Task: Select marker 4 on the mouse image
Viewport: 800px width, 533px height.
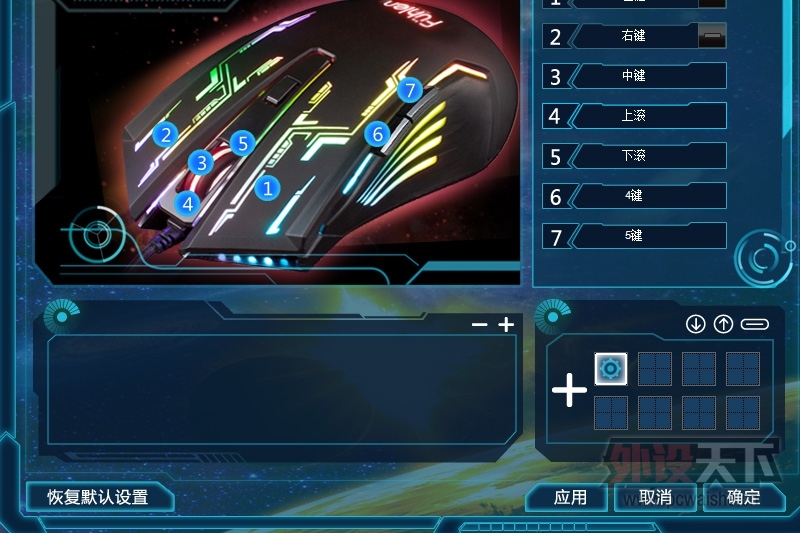Action: pos(187,203)
